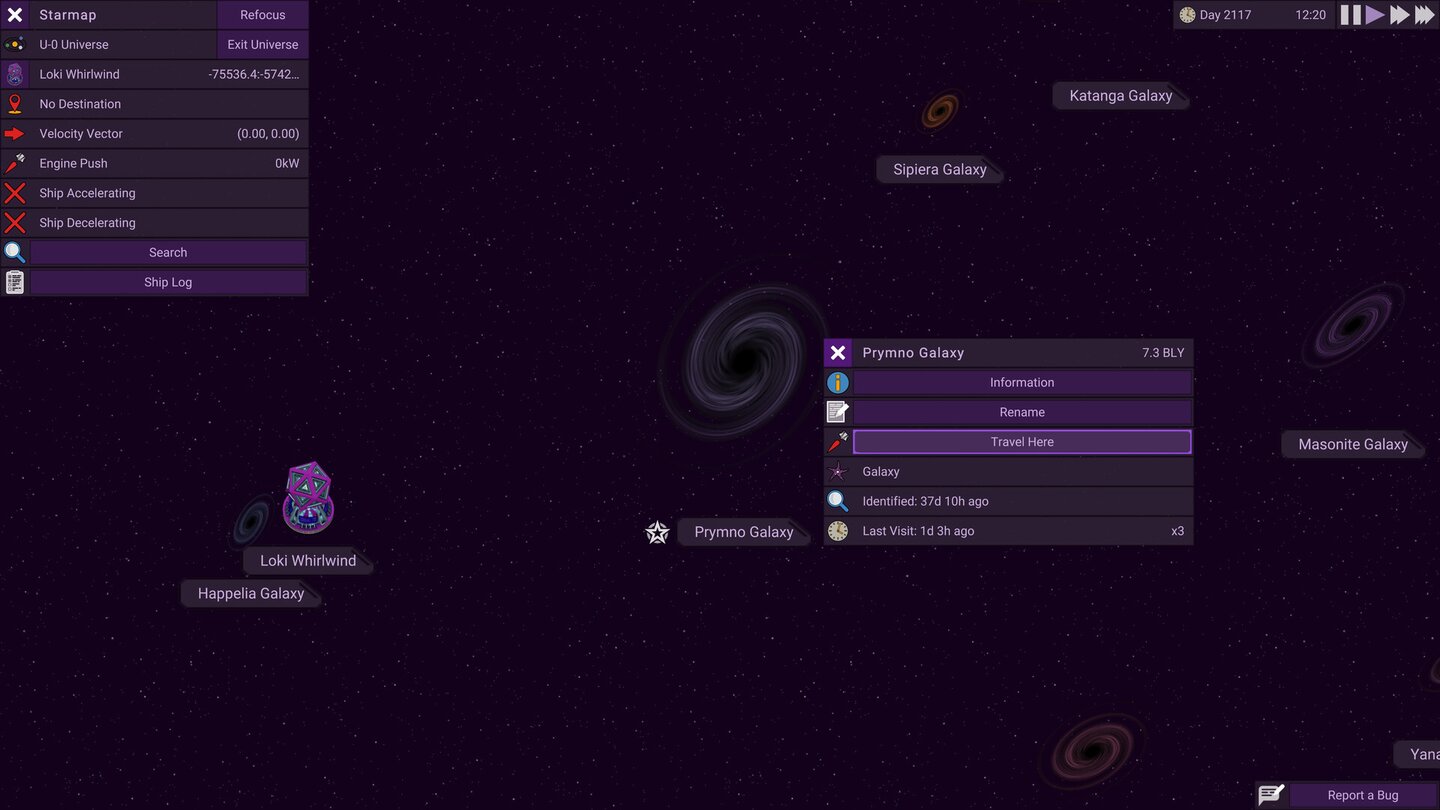Click the Engine Push rocket icon
The width and height of the screenshot is (1440, 810).
click(14, 163)
